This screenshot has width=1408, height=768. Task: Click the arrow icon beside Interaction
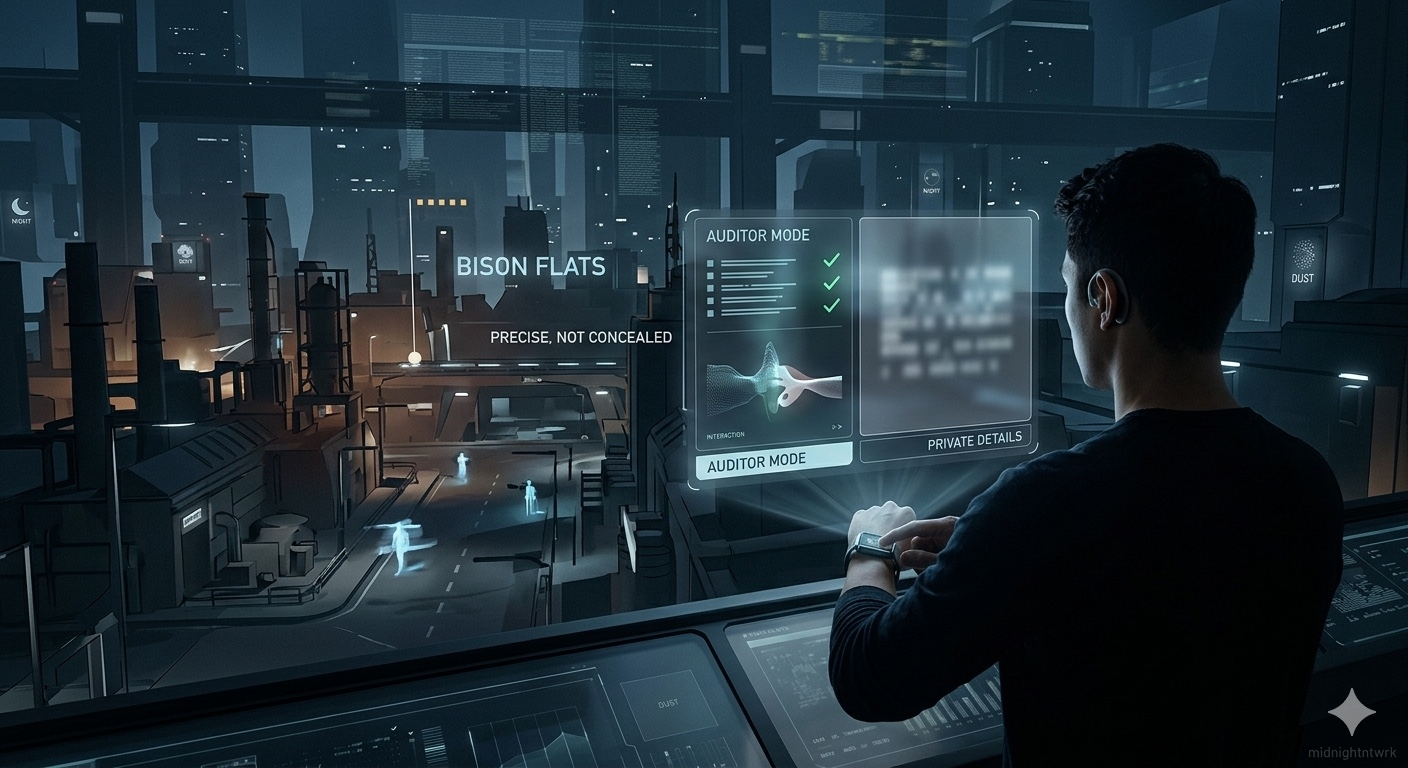[x=837, y=427]
